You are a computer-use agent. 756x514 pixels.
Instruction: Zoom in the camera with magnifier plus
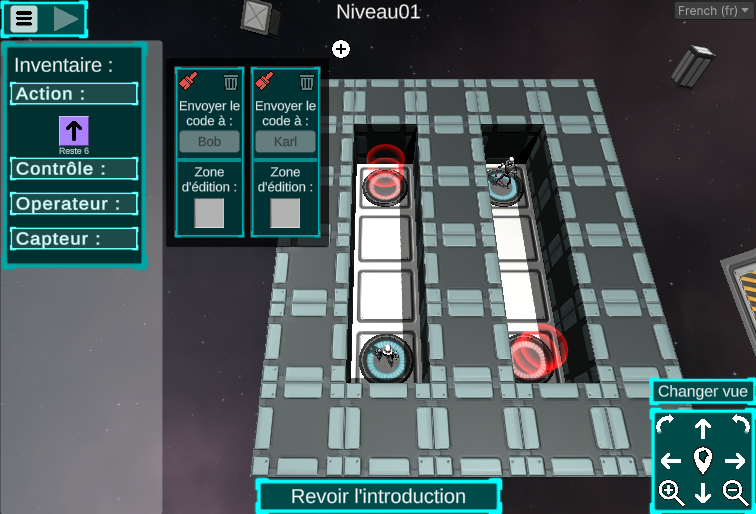(x=671, y=492)
